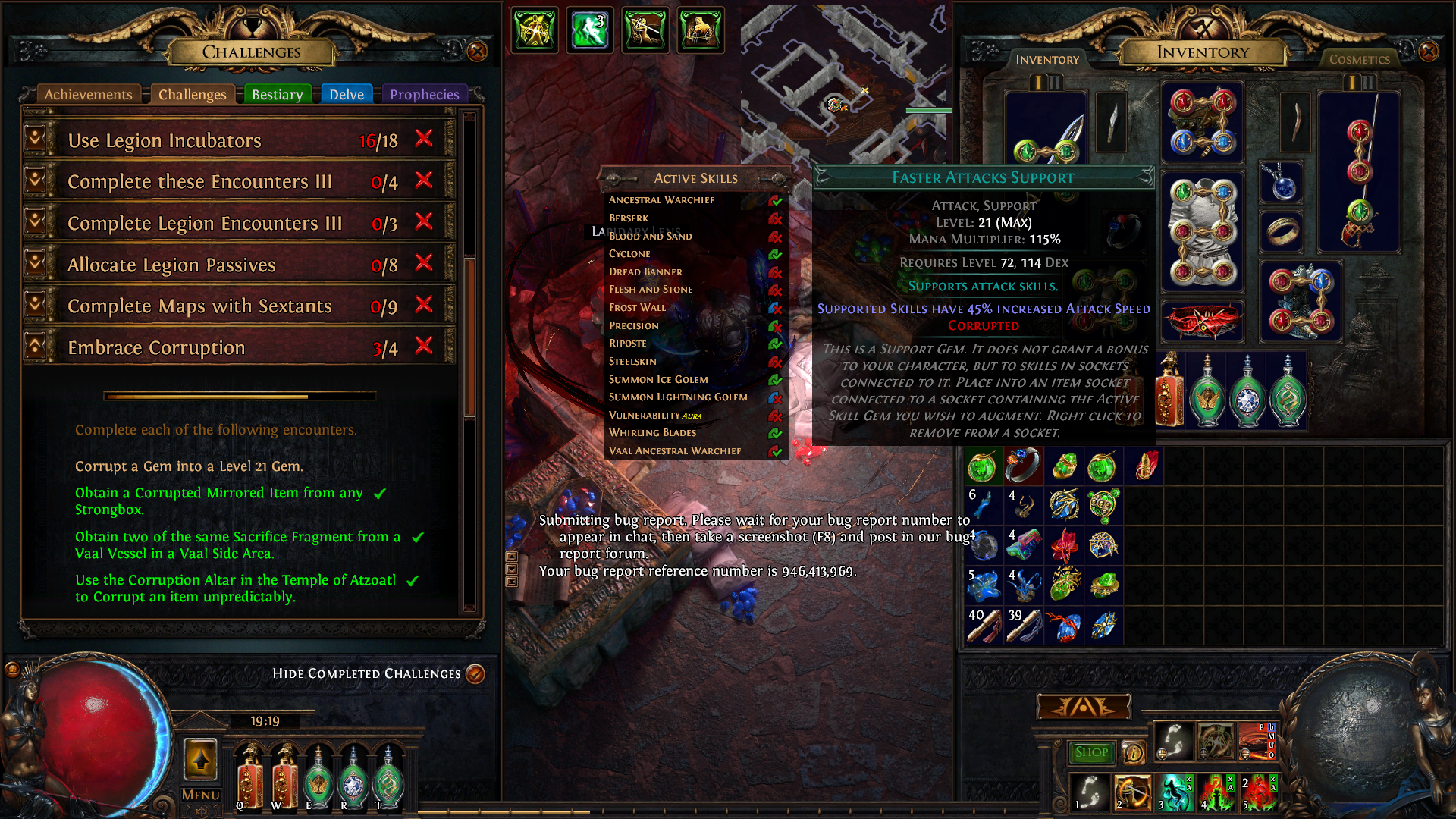Image resolution: width=1456 pixels, height=819 pixels.
Task: Select Cyclone in Active Skills list
Action: click(x=629, y=254)
